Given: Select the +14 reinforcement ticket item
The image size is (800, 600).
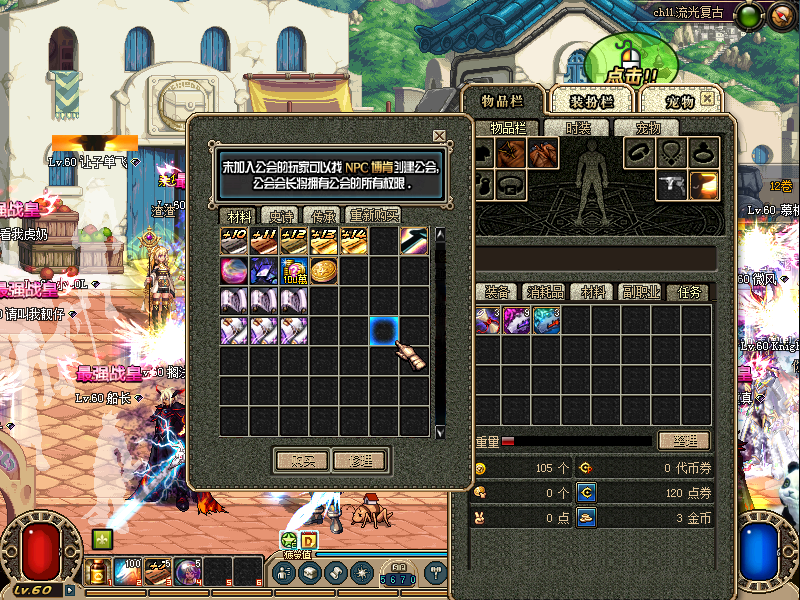Looking at the screenshot, I should click(354, 240).
